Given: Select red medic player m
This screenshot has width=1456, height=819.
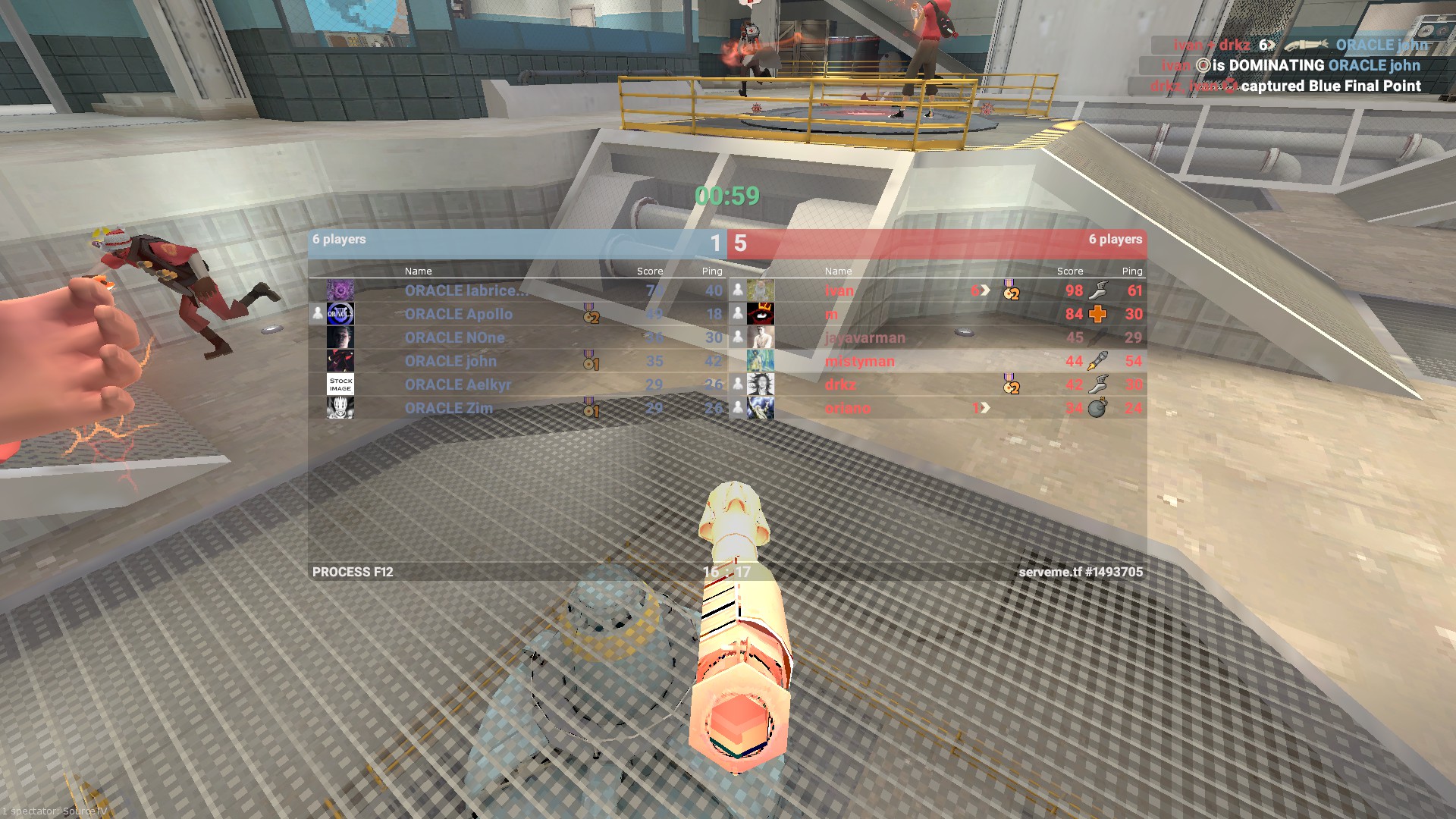Looking at the screenshot, I should click(832, 314).
